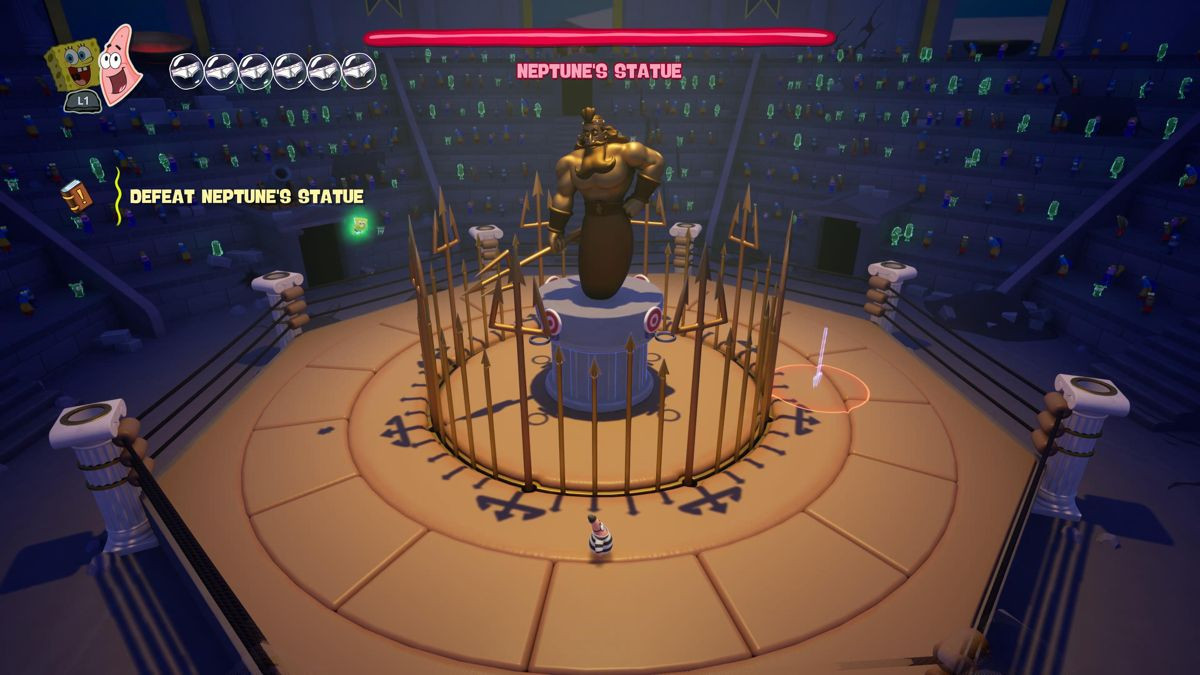Switch to the Patrick character portrait

(x=122, y=65)
